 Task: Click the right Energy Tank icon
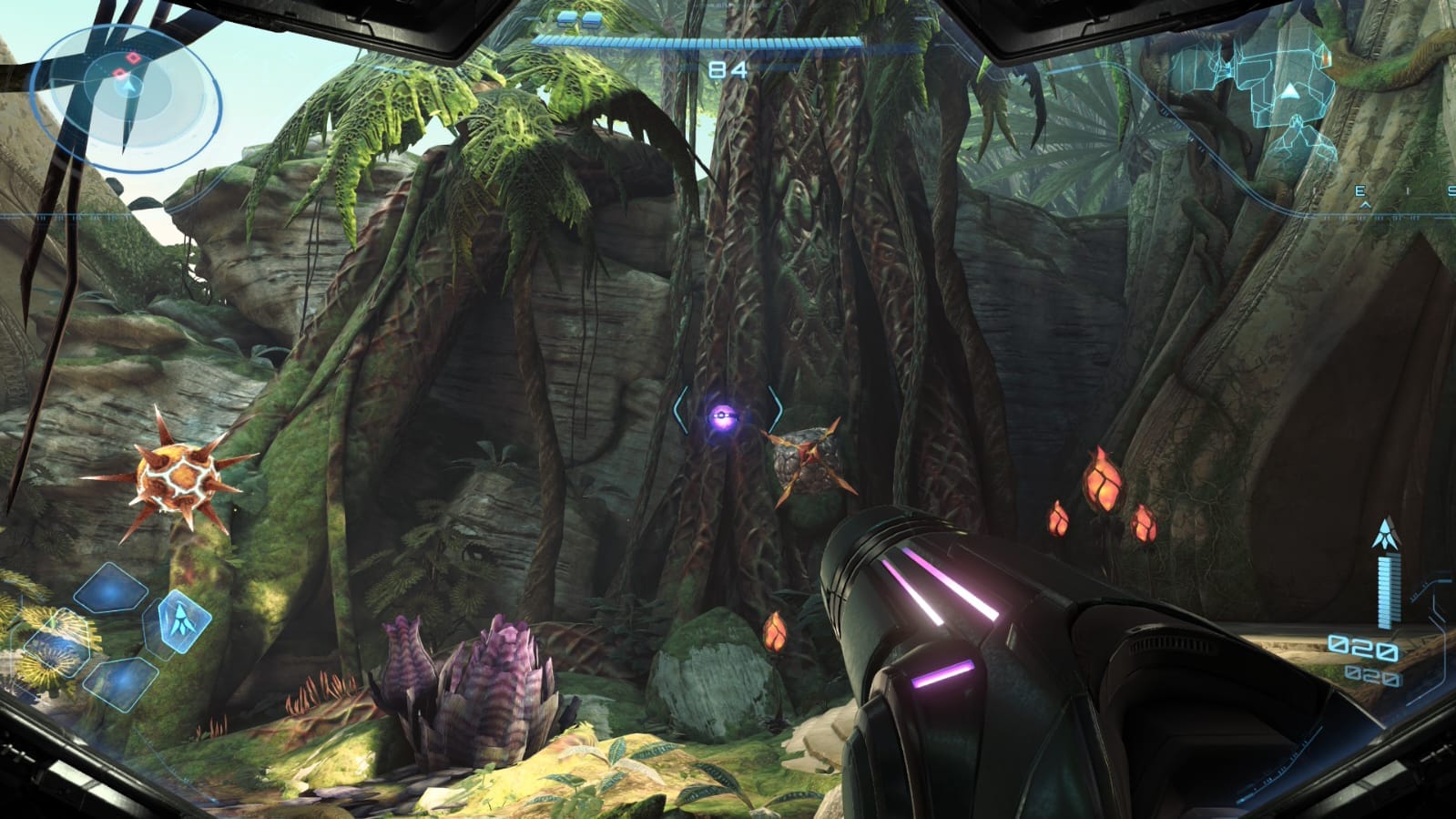593,20
